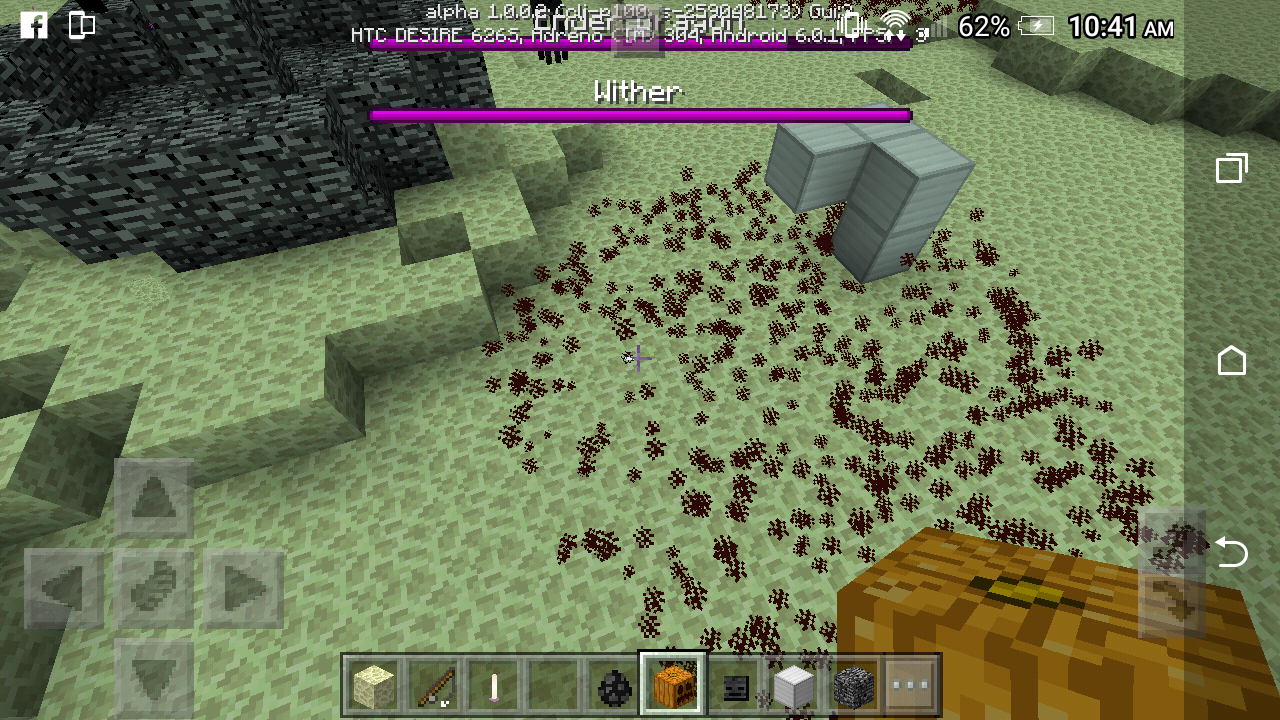Select the dragon egg slot
Screen dimensions: 1280x720
click(x=613, y=686)
